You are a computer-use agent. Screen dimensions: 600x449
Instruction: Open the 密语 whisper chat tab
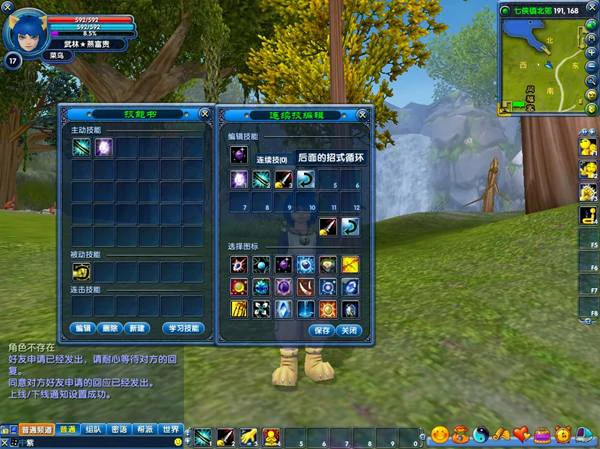[119, 429]
